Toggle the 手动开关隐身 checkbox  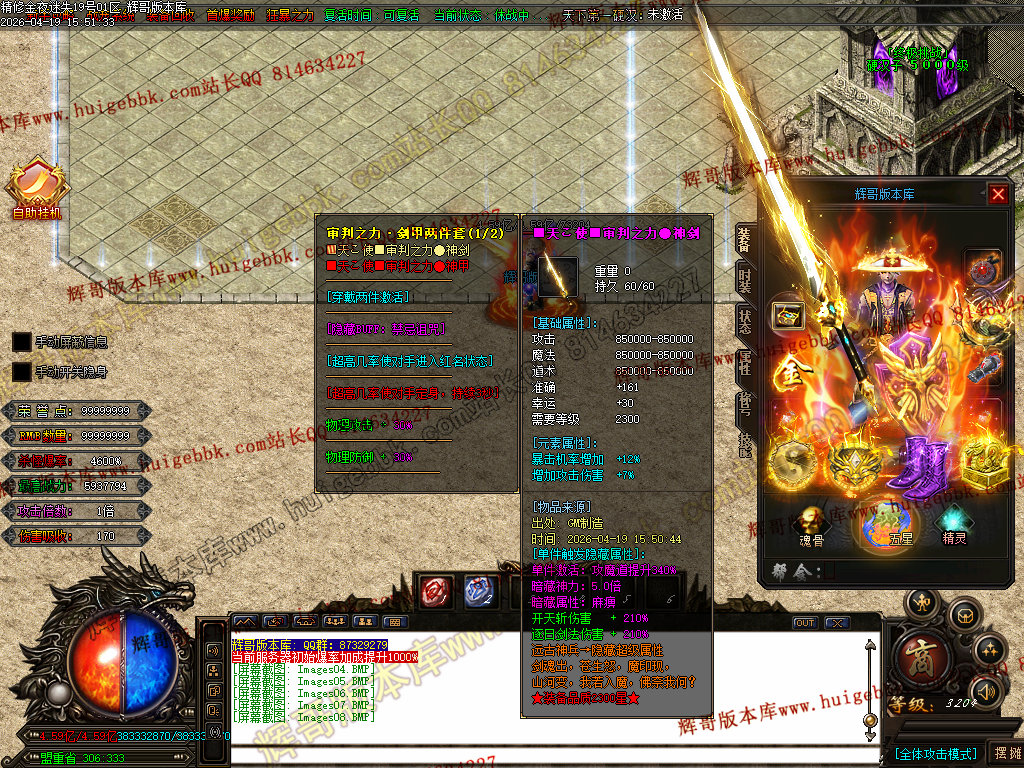click(22, 372)
